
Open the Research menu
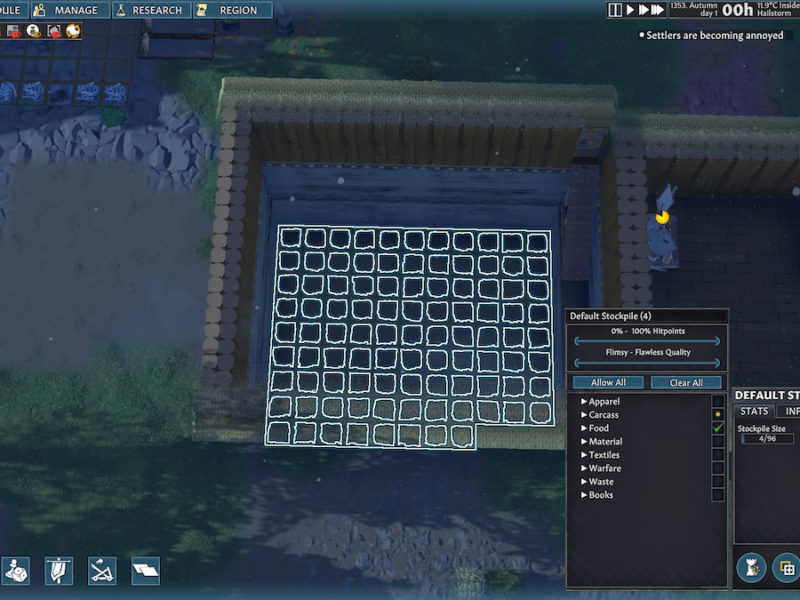coord(150,10)
